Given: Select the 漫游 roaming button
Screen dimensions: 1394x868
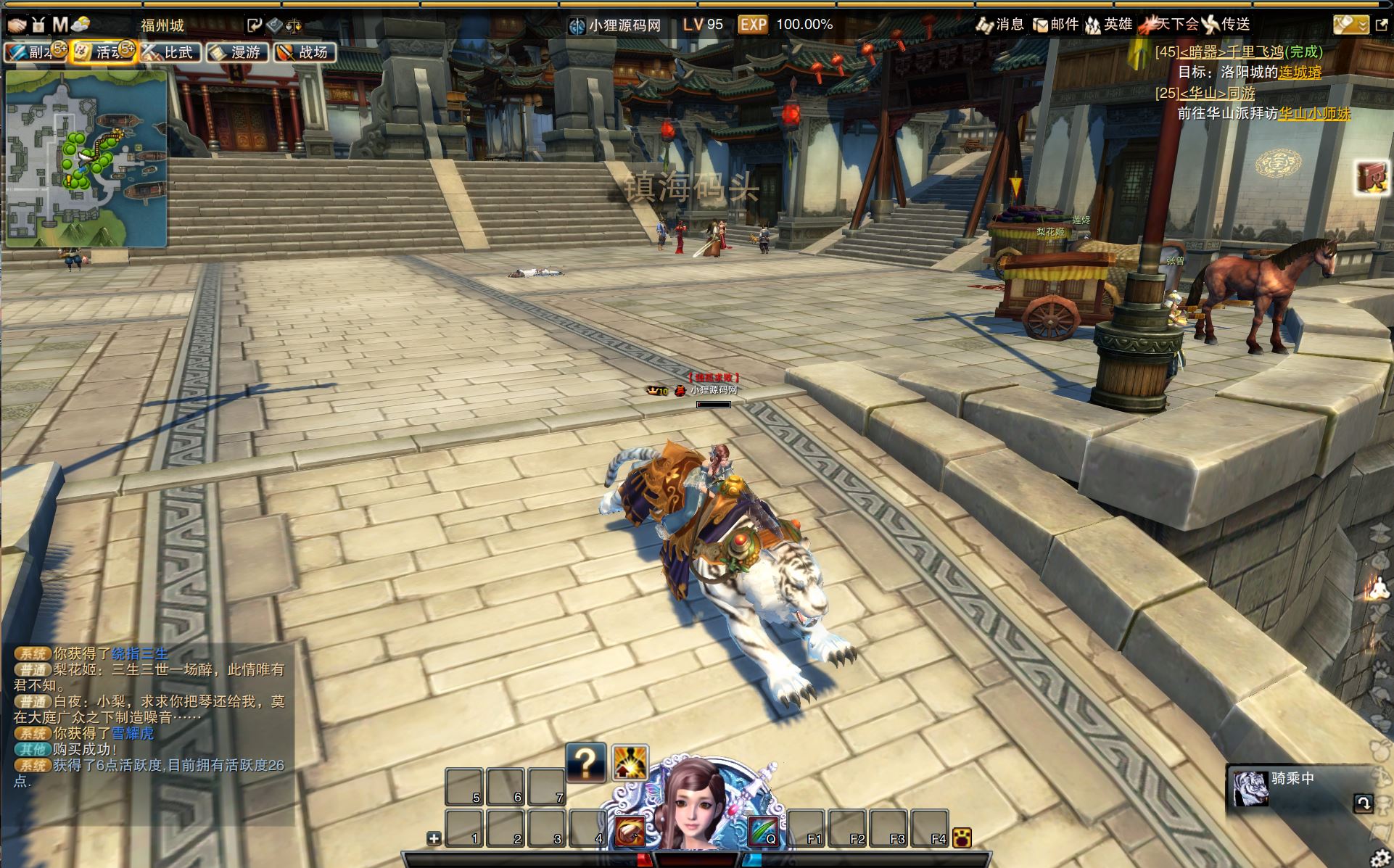Looking at the screenshot, I should 237,52.
